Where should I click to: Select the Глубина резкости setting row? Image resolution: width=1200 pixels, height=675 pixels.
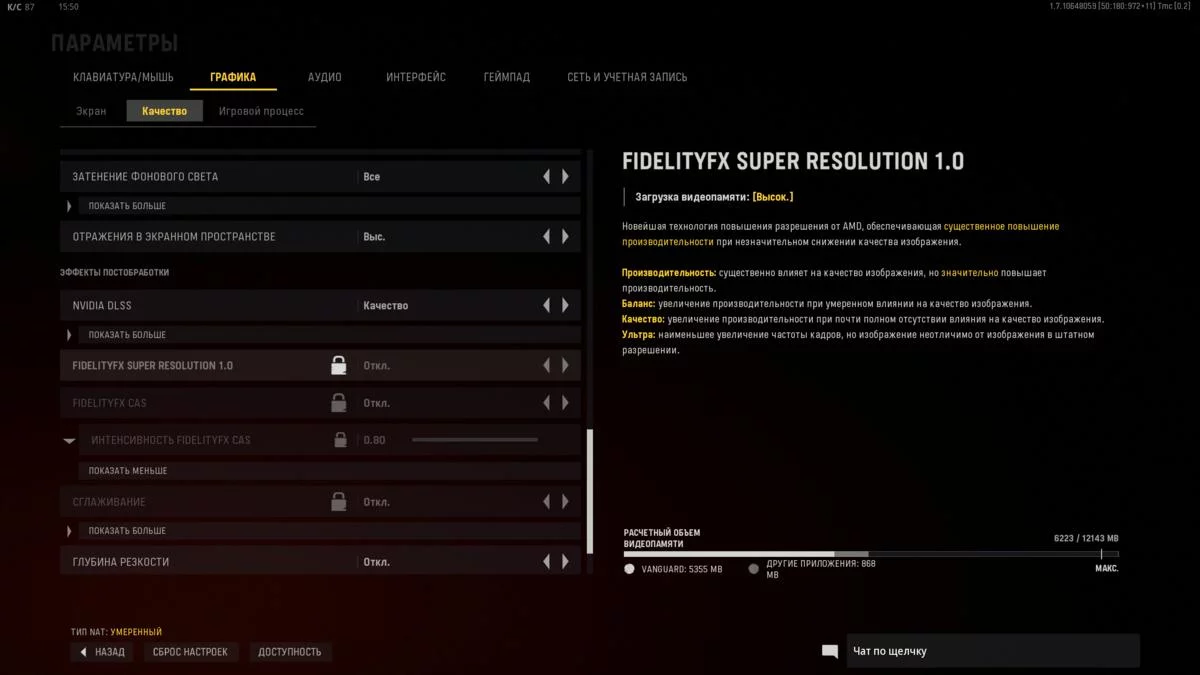(200, 562)
